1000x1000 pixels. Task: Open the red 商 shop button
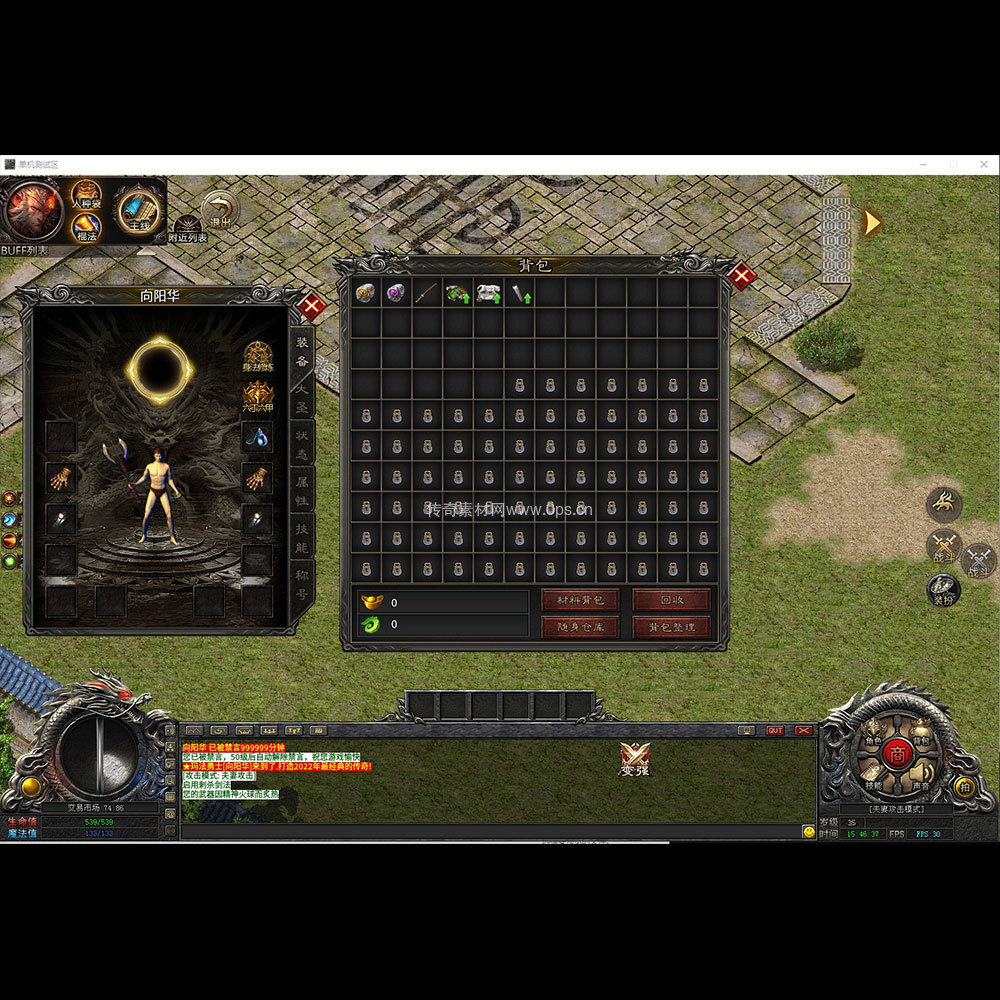[x=895, y=755]
